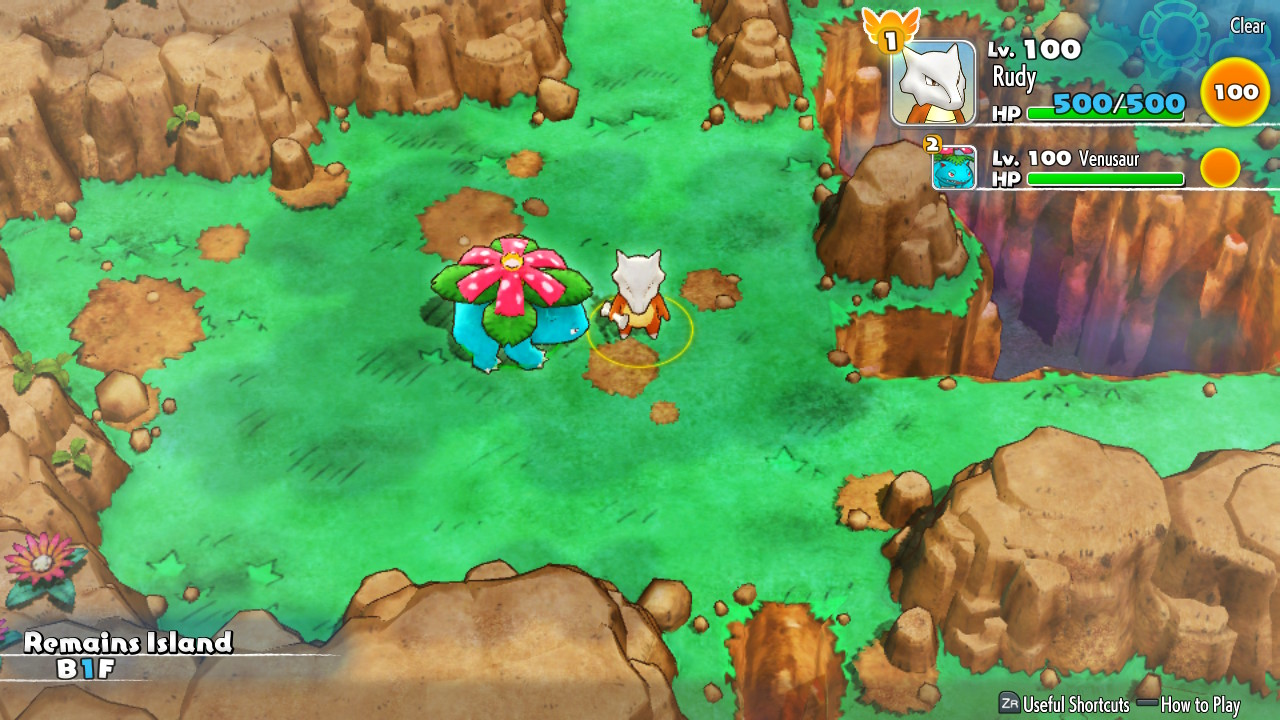The width and height of the screenshot is (1280, 720).
Task: Click Venusaur's orange belly gauge
Action: tap(1220, 168)
